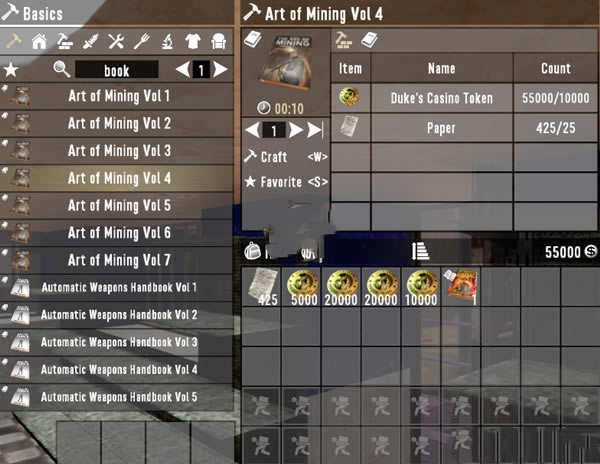Click the recipe search field containing 'book'
This screenshot has height=464, width=600.
tap(117, 70)
